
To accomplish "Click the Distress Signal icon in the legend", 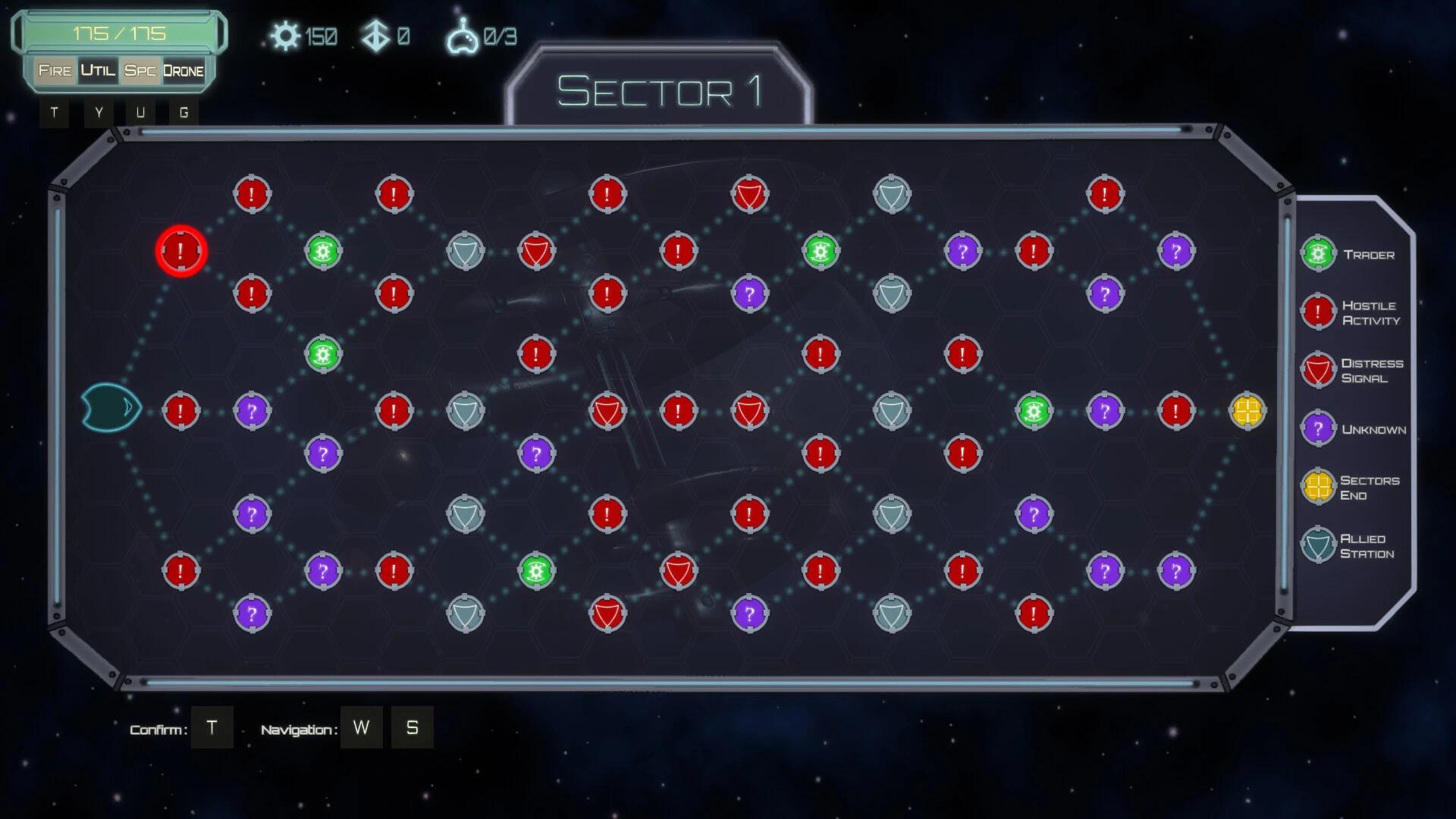I will tap(1318, 370).
